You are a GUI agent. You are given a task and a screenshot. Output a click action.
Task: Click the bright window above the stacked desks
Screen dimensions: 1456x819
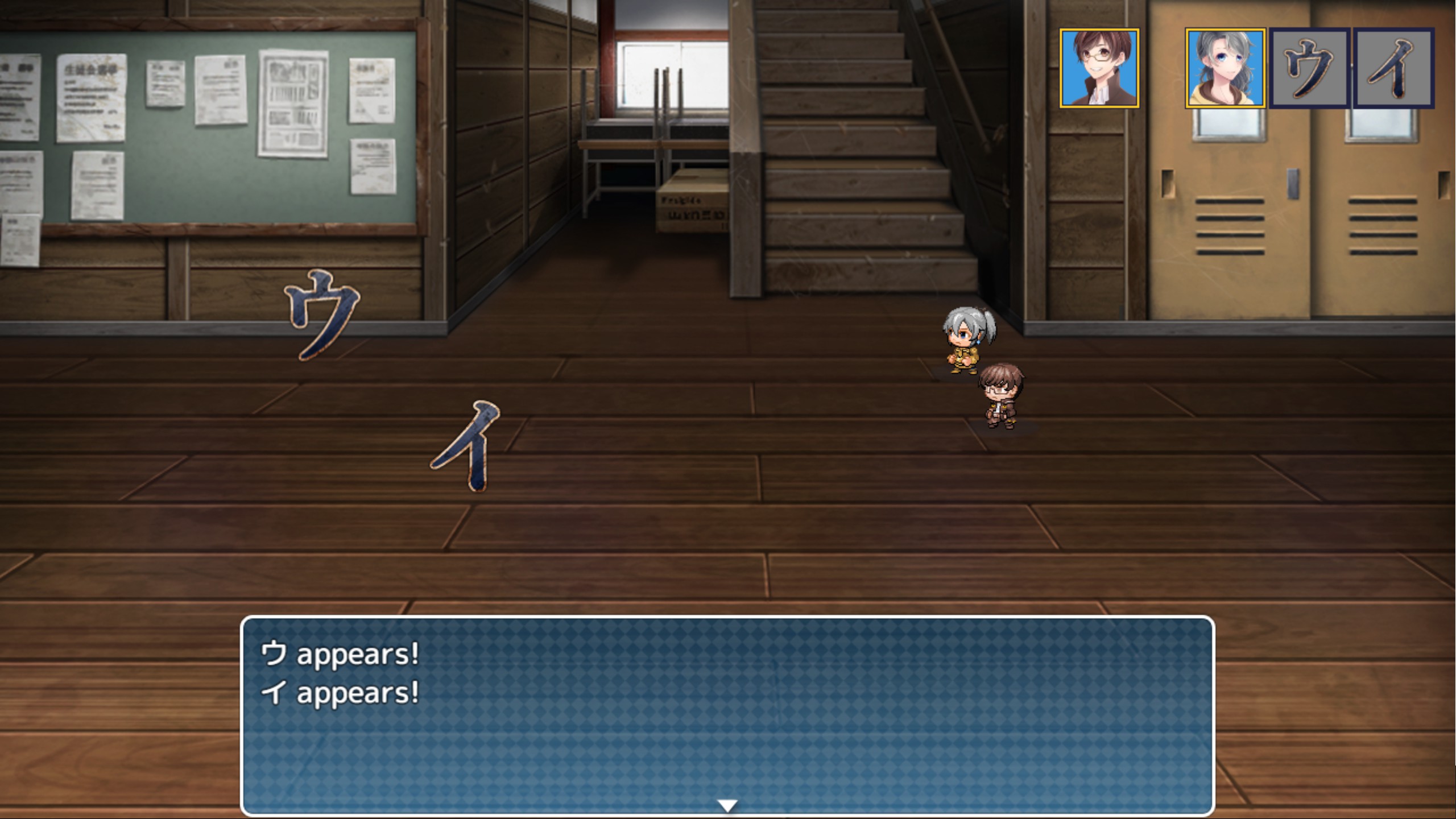[671, 74]
